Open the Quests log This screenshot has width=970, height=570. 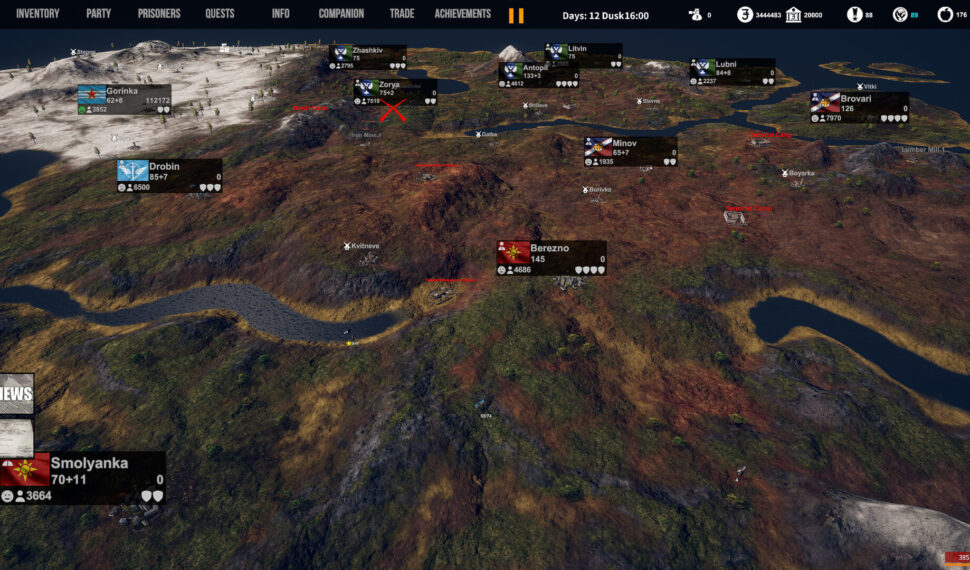click(x=220, y=14)
